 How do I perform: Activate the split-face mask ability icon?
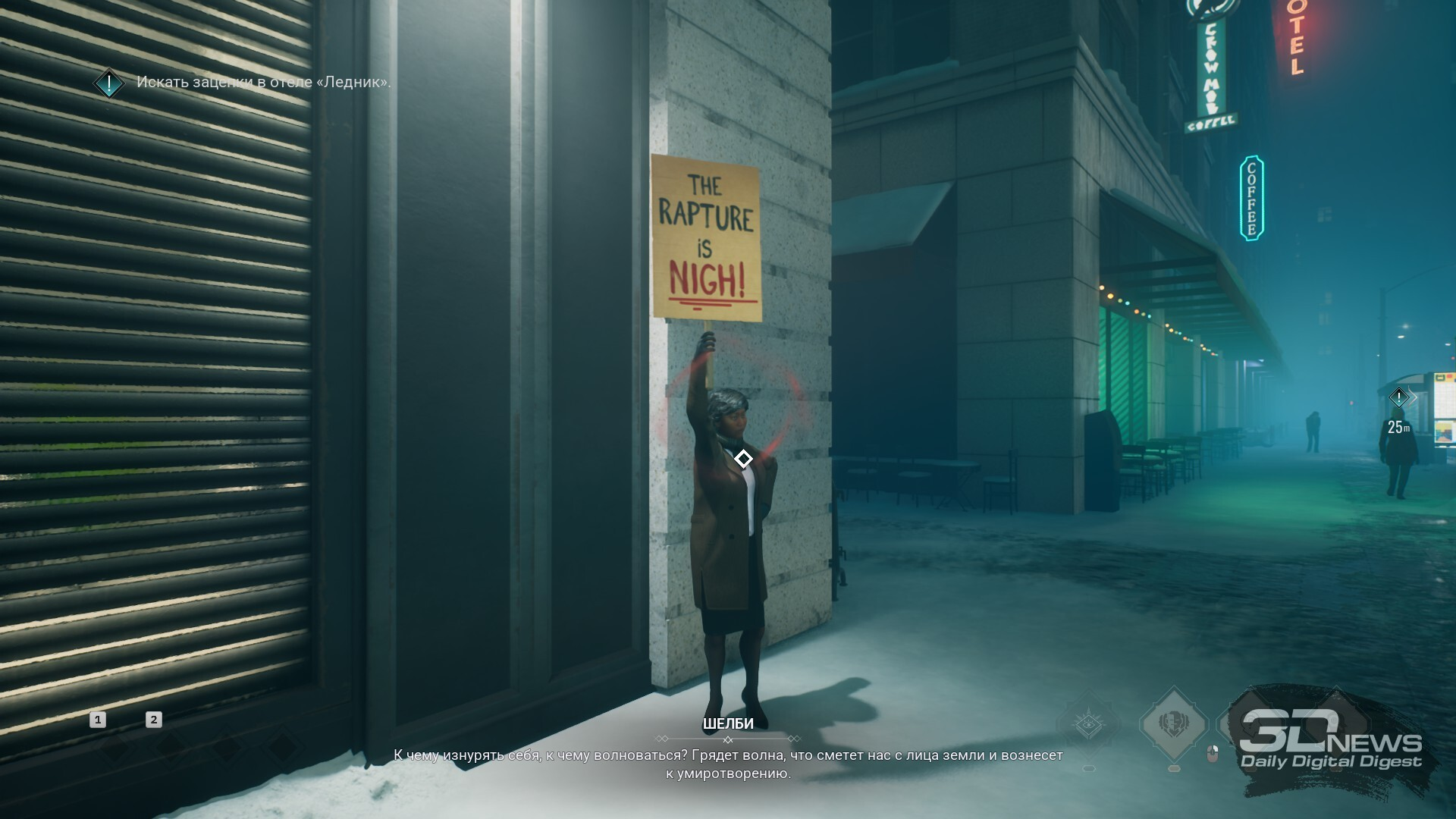1174,723
